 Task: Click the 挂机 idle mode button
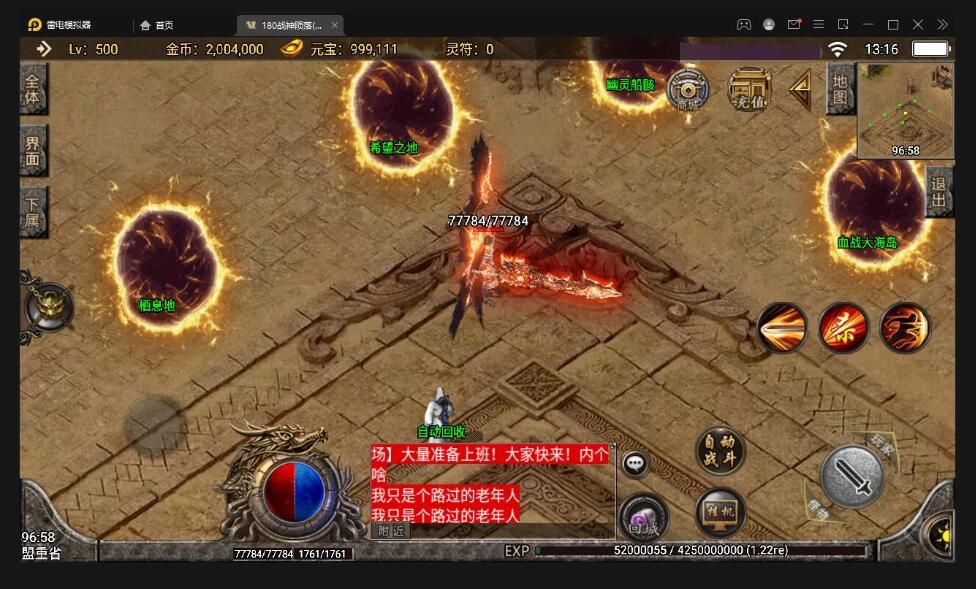pos(720,512)
